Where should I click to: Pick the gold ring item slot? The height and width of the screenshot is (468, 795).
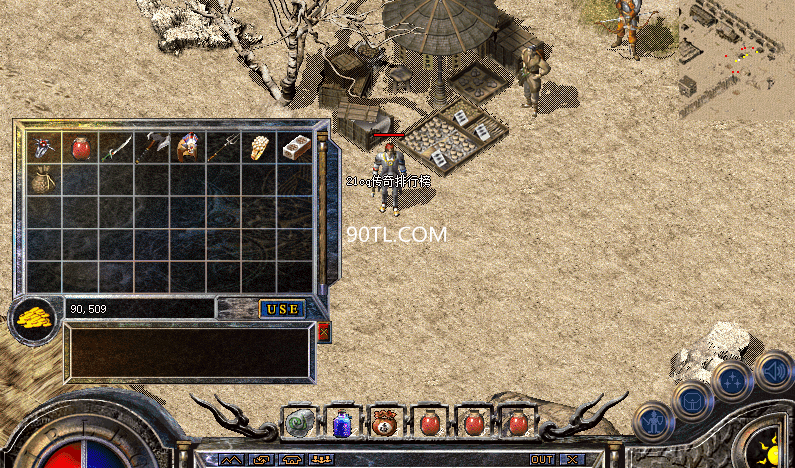click(259, 148)
